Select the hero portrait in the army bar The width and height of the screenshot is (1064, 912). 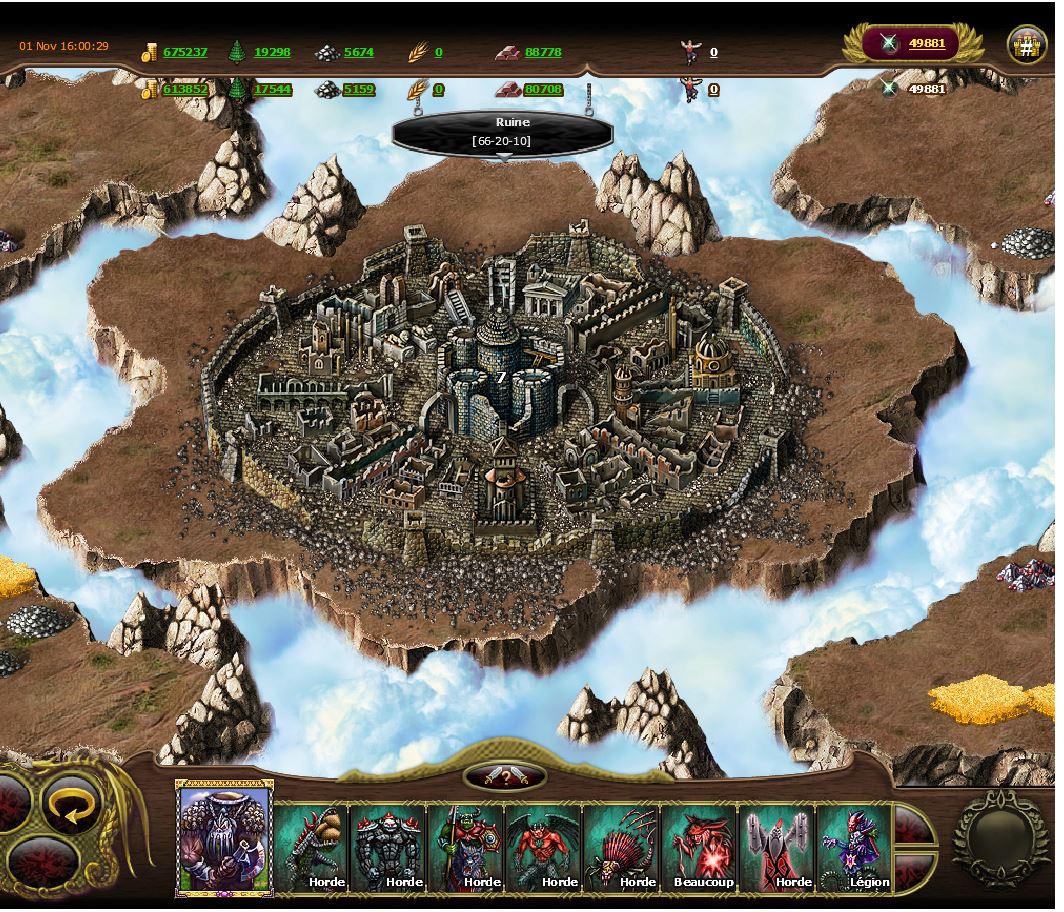225,838
